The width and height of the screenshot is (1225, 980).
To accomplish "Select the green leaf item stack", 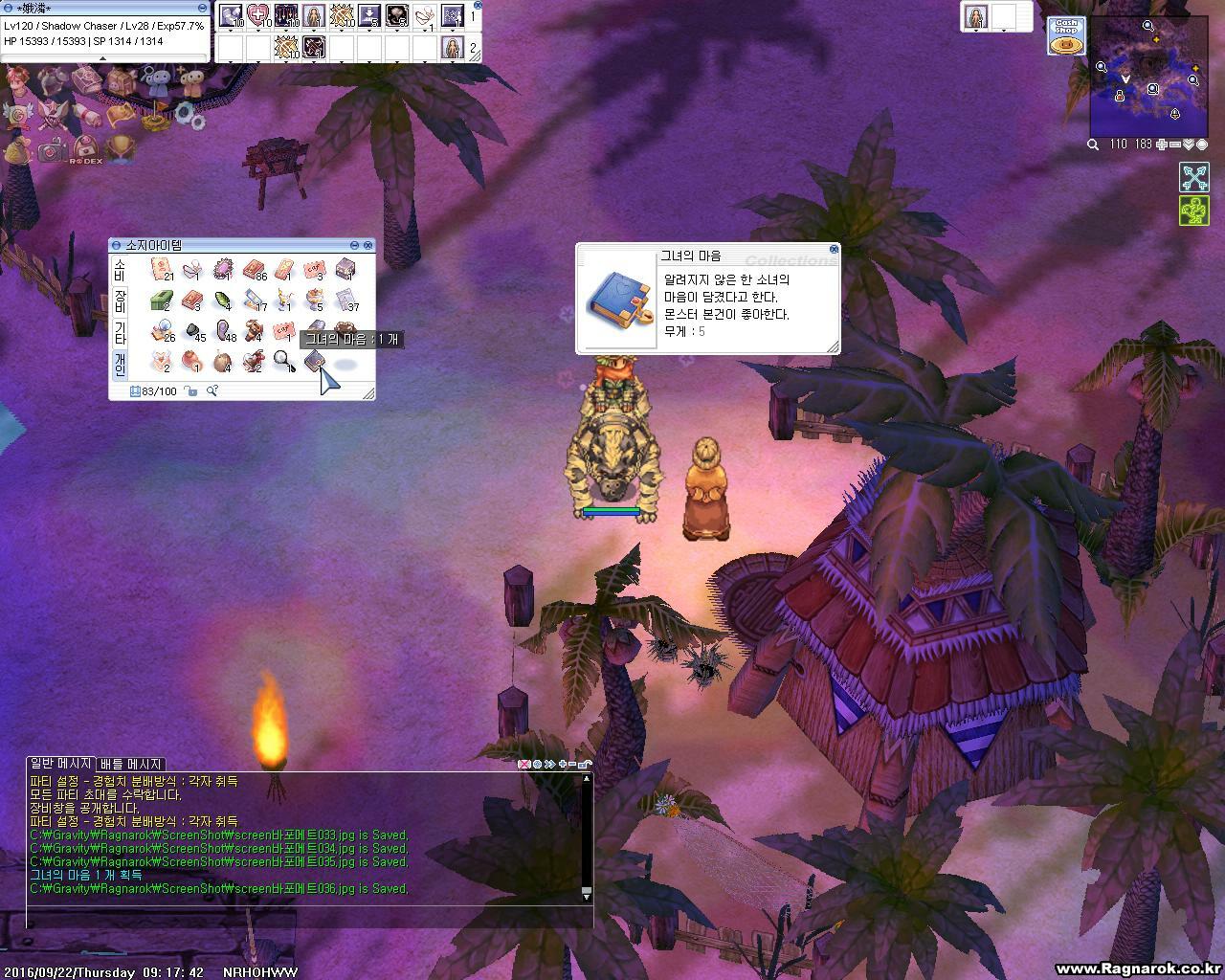I will (x=223, y=301).
